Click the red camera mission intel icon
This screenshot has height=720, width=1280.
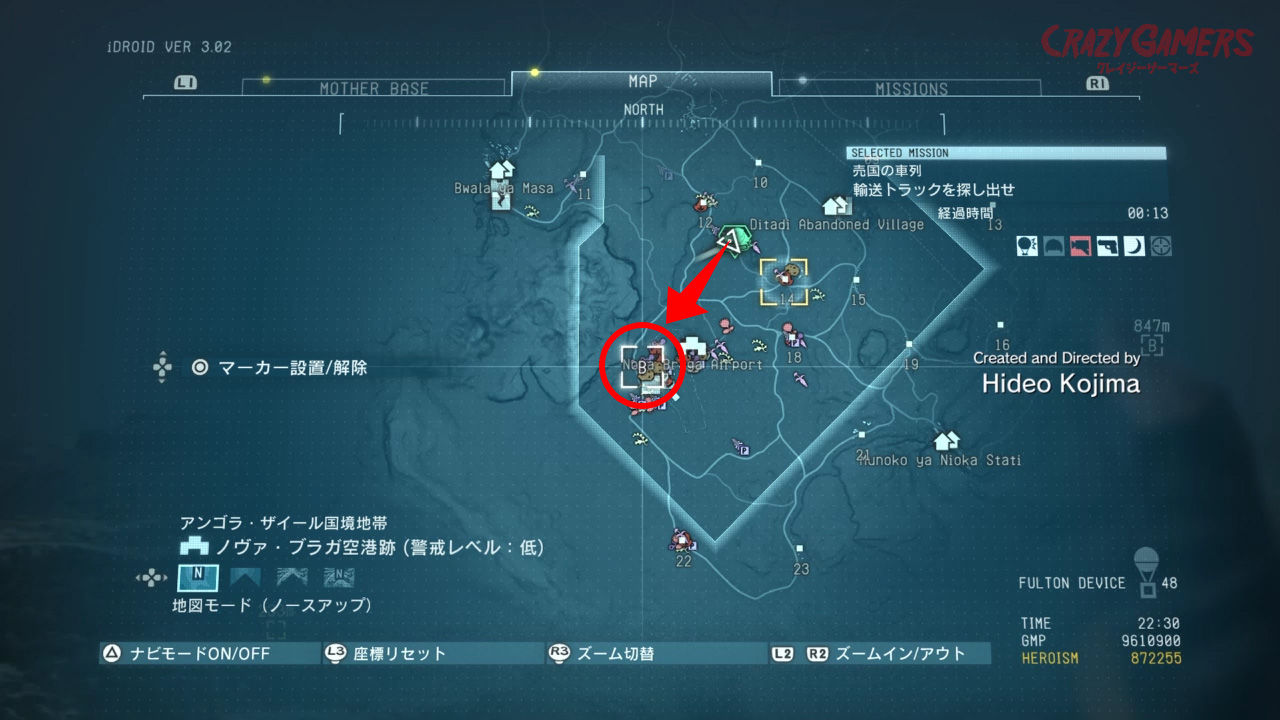coord(1080,245)
